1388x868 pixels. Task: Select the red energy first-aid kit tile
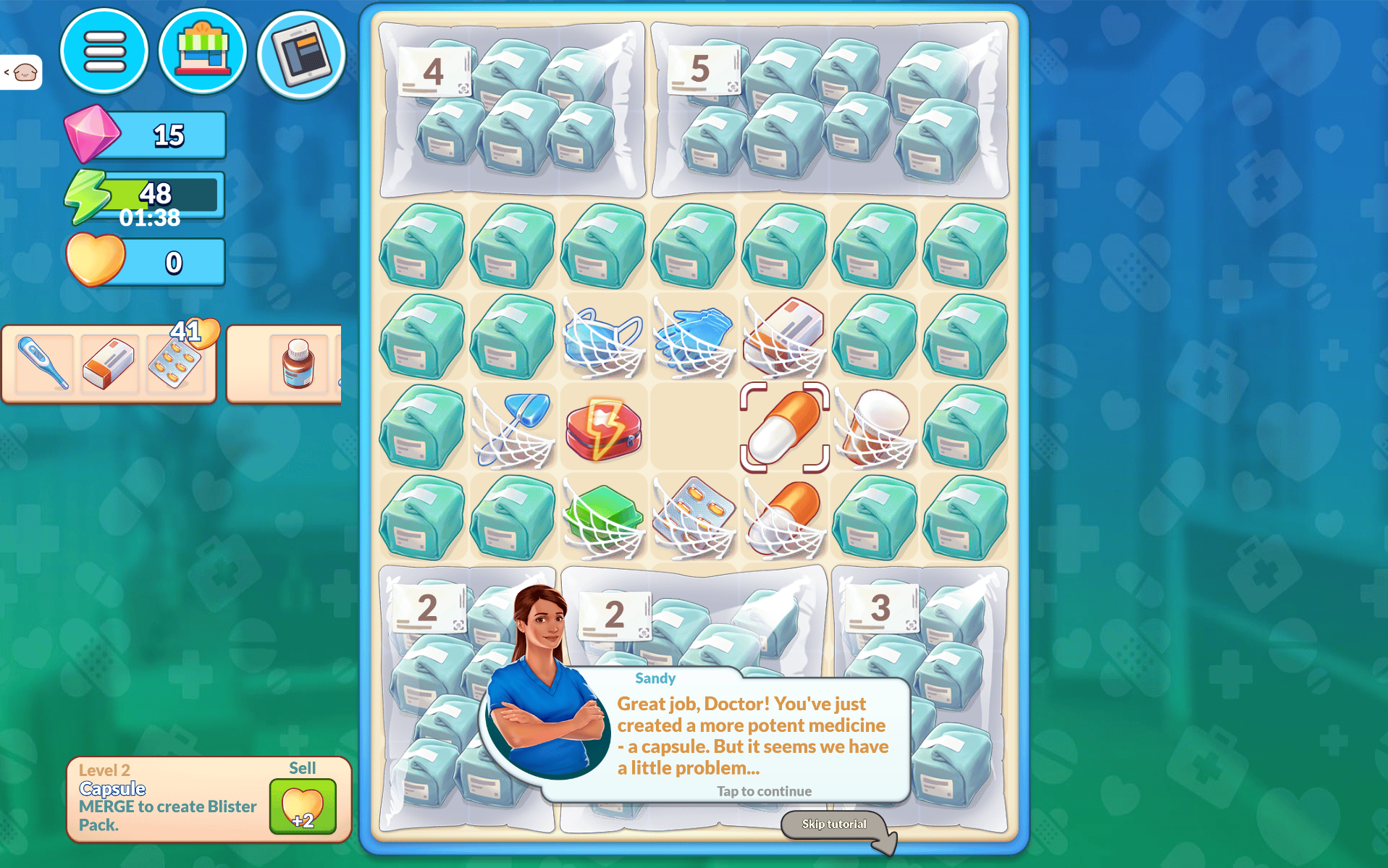tap(604, 428)
